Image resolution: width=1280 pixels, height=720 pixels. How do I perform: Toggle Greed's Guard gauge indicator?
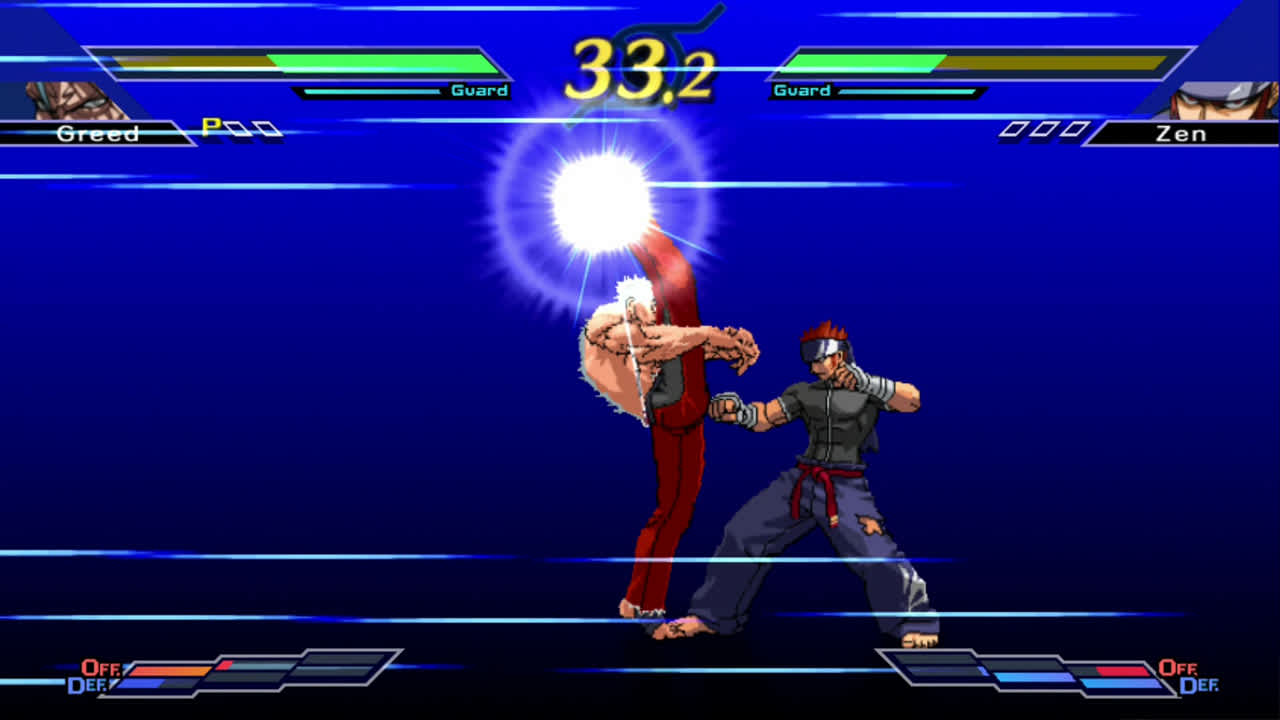tap(478, 89)
